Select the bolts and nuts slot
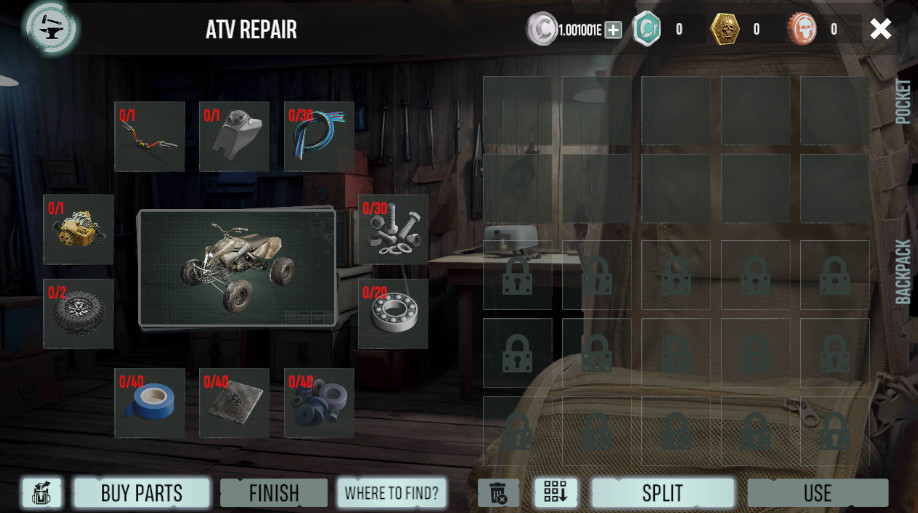Viewport: 918px width, 513px height. pyautogui.click(x=393, y=229)
